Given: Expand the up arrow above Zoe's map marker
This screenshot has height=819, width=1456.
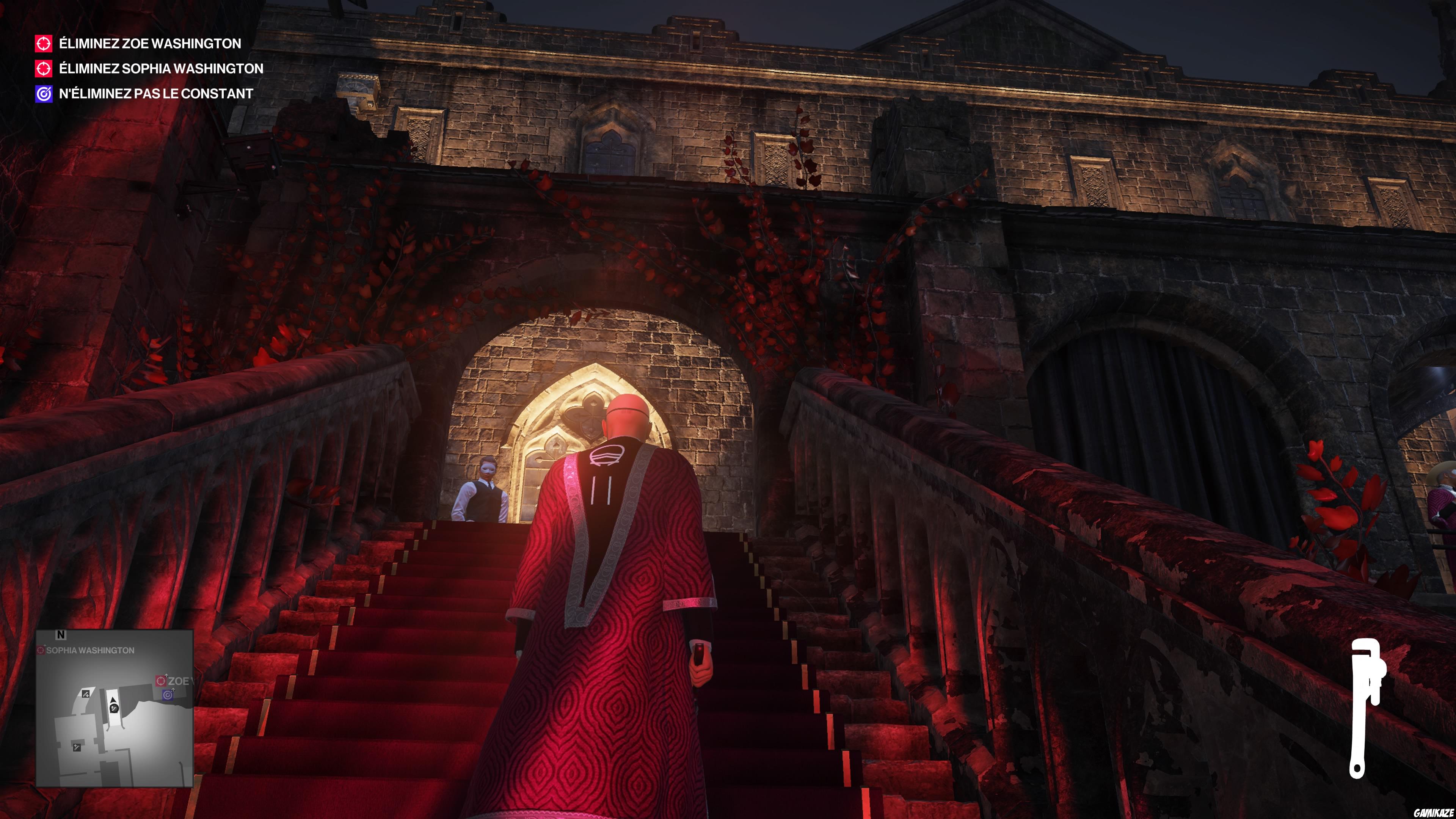Looking at the screenshot, I should (x=166, y=675).
